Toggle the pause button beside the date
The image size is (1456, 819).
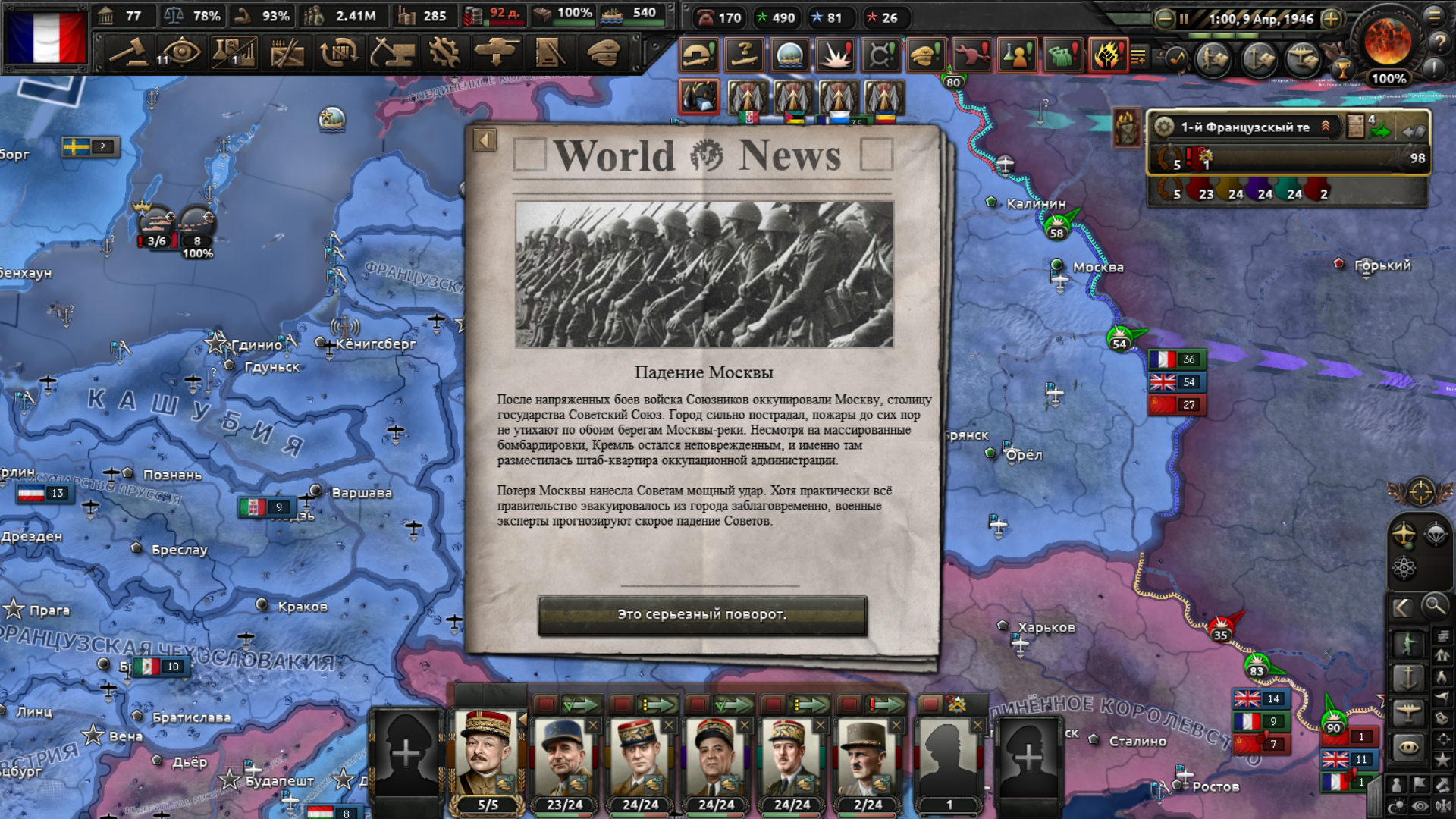pos(1184,19)
